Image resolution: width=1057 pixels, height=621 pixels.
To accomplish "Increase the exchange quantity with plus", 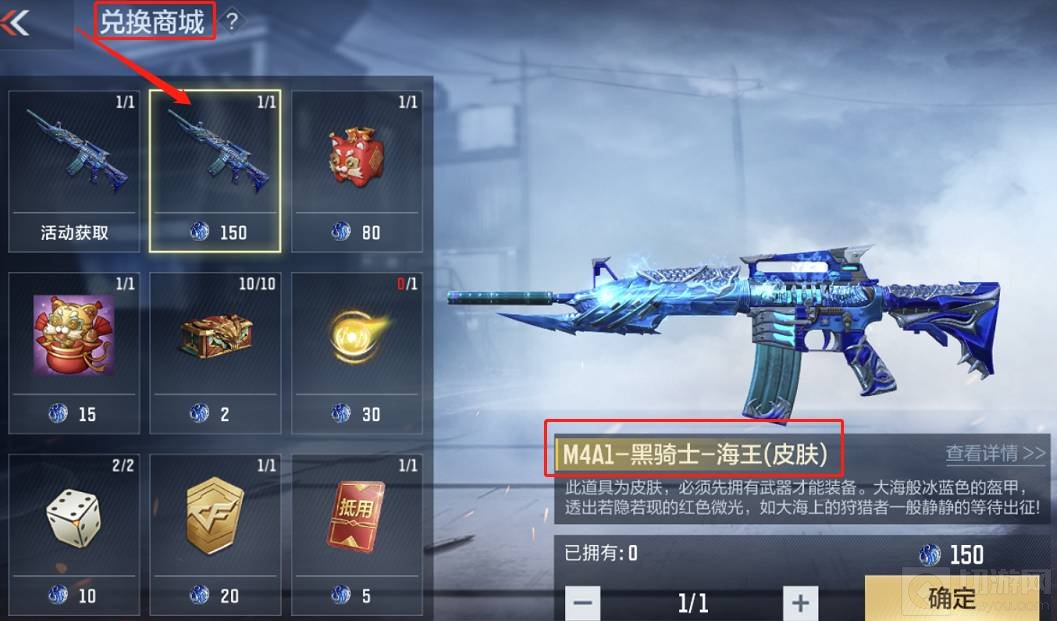I will (x=799, y=603).
